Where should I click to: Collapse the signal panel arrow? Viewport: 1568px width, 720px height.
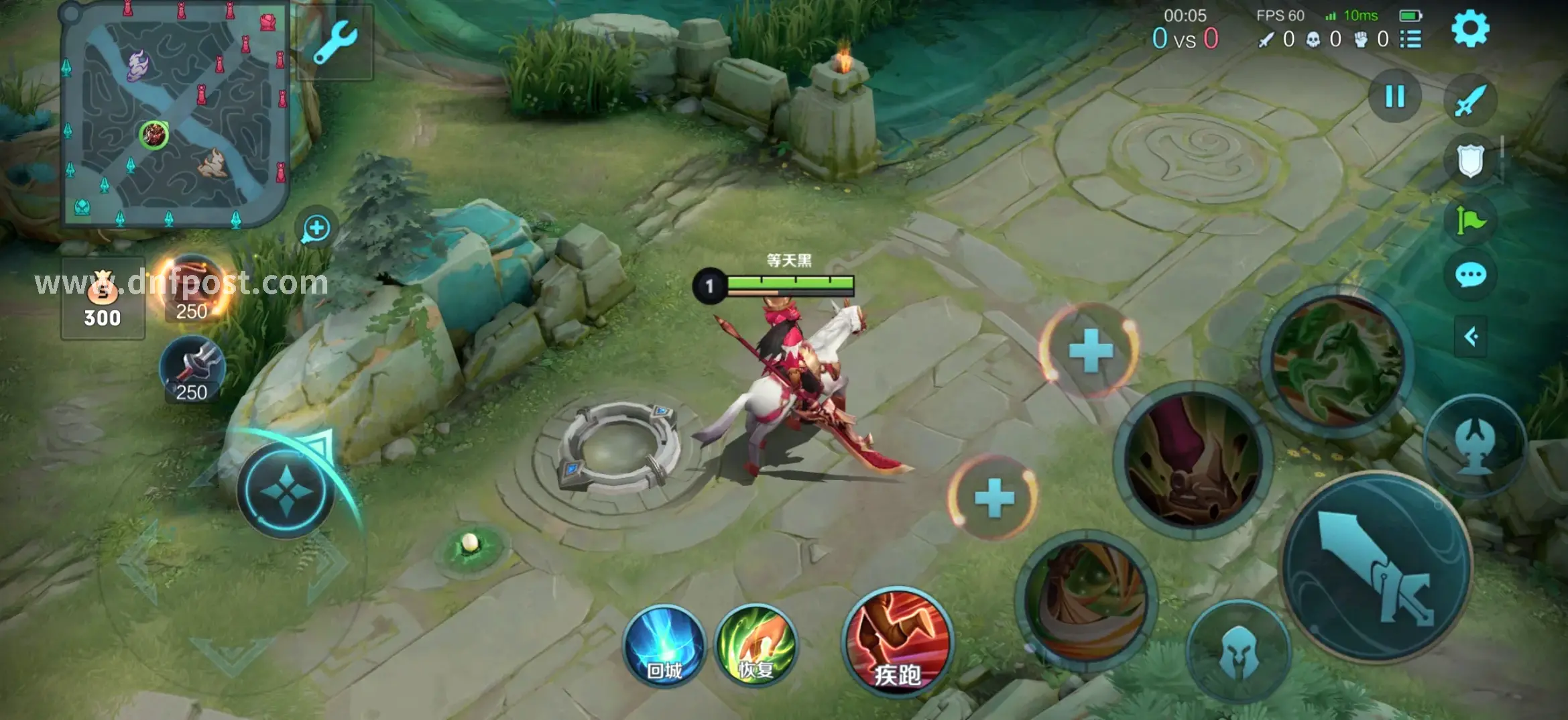point(1471,336)
